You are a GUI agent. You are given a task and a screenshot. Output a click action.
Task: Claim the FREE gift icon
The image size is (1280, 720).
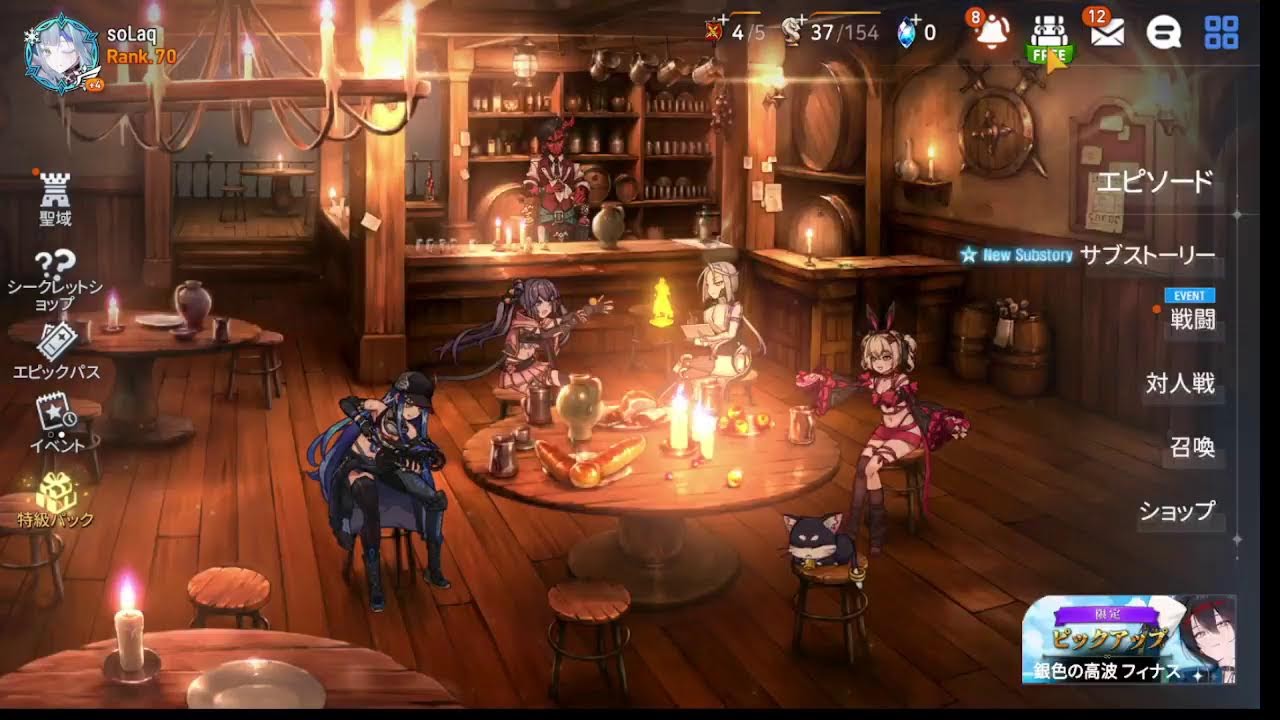coord(1048,38)
